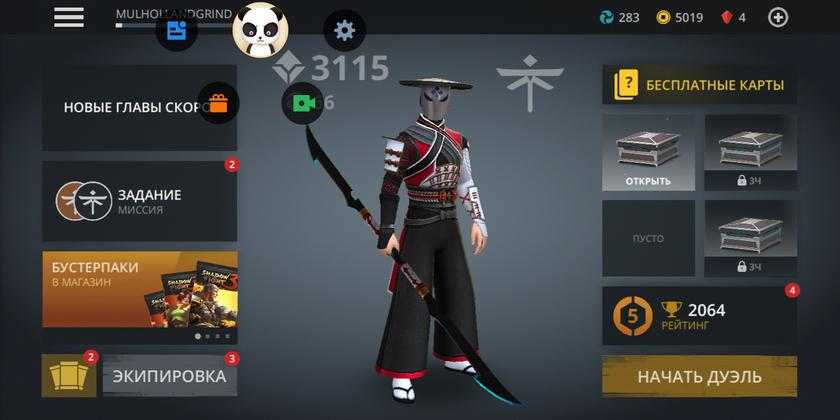840x420 pixels.
Task: Start a duel with Начать дуэль
Action: (699, 377)
